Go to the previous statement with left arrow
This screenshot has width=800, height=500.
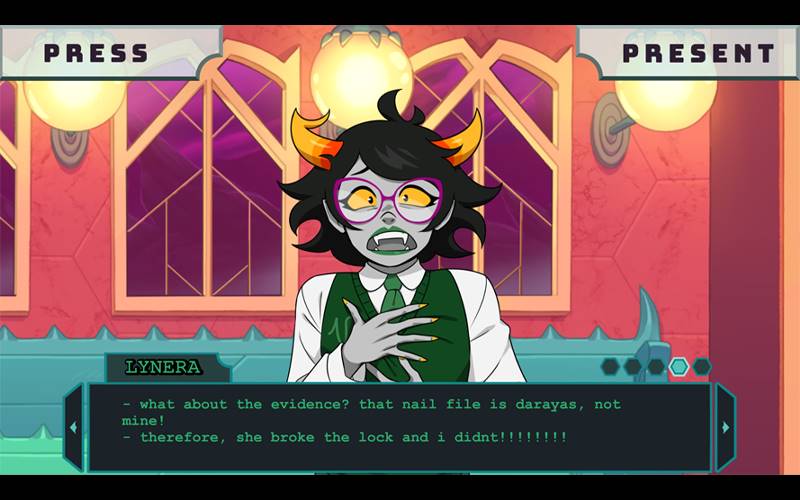pyautogui.click(x=73, y=427)
